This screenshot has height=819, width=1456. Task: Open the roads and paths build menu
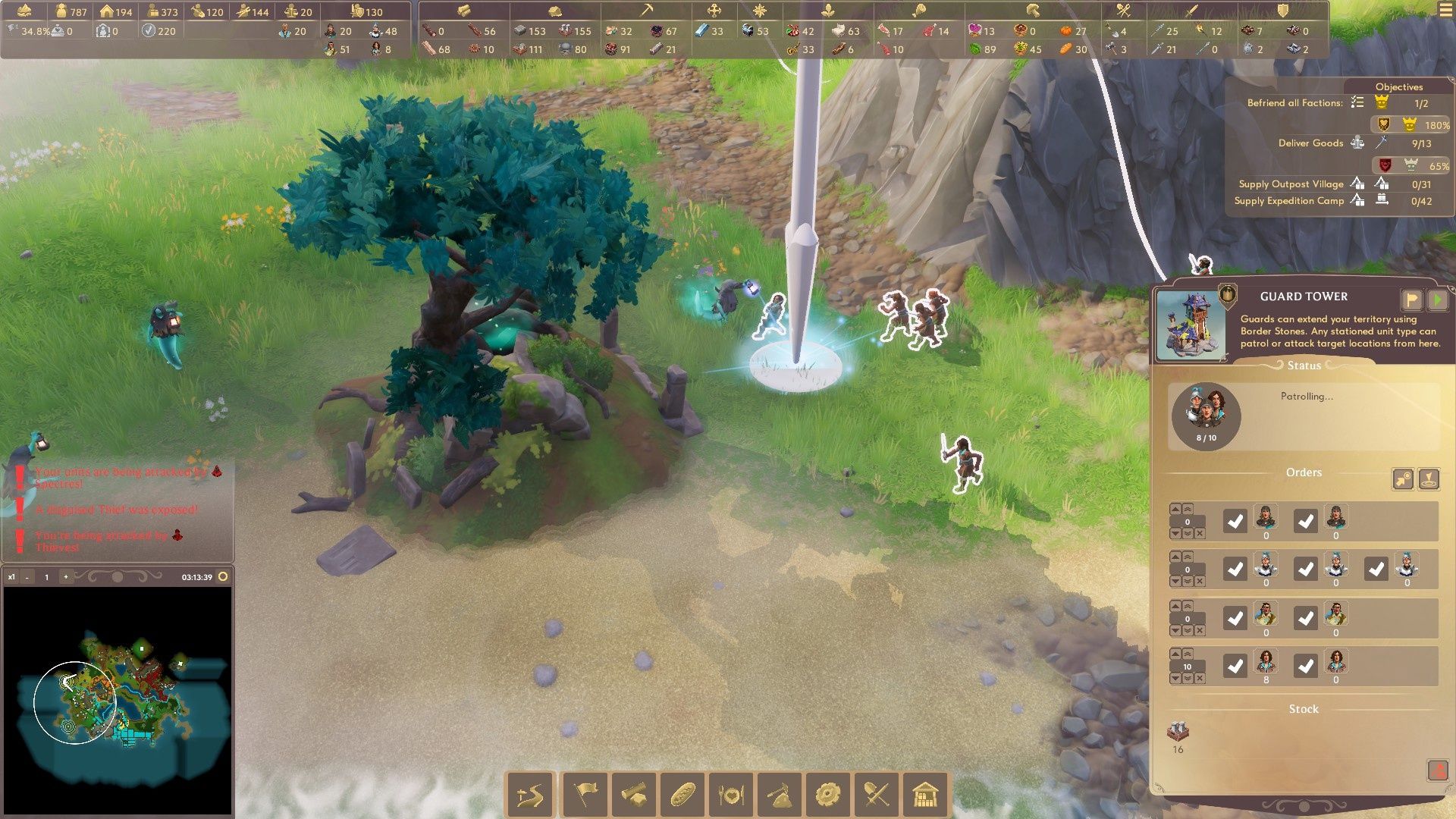[x=530, y=795]
